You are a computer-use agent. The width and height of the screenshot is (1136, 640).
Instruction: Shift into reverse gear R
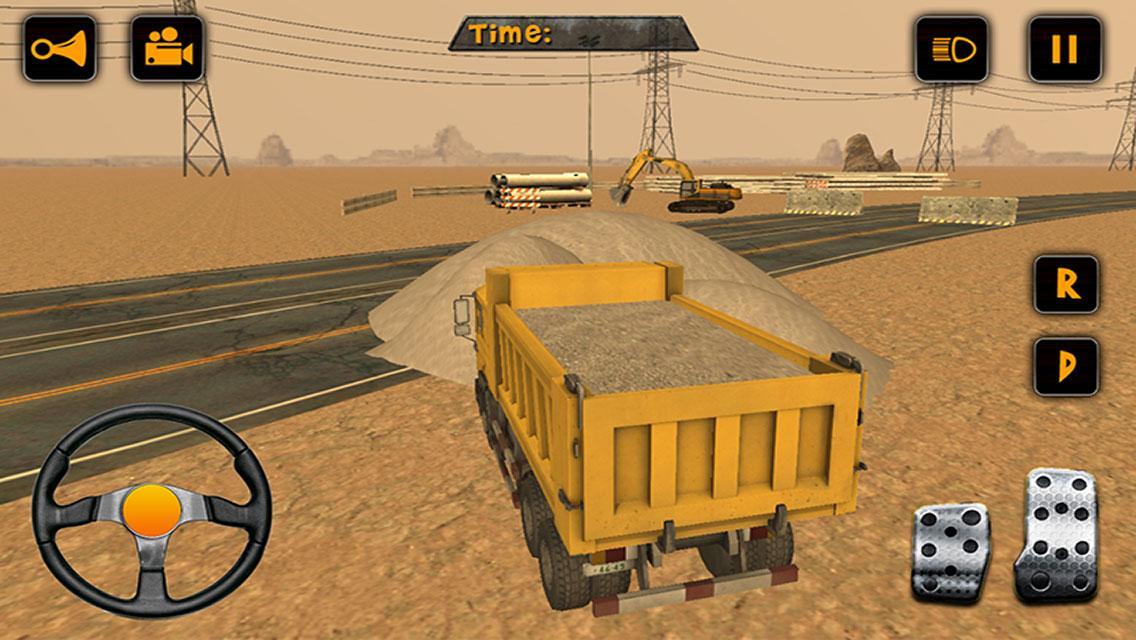coord(1066,285)
